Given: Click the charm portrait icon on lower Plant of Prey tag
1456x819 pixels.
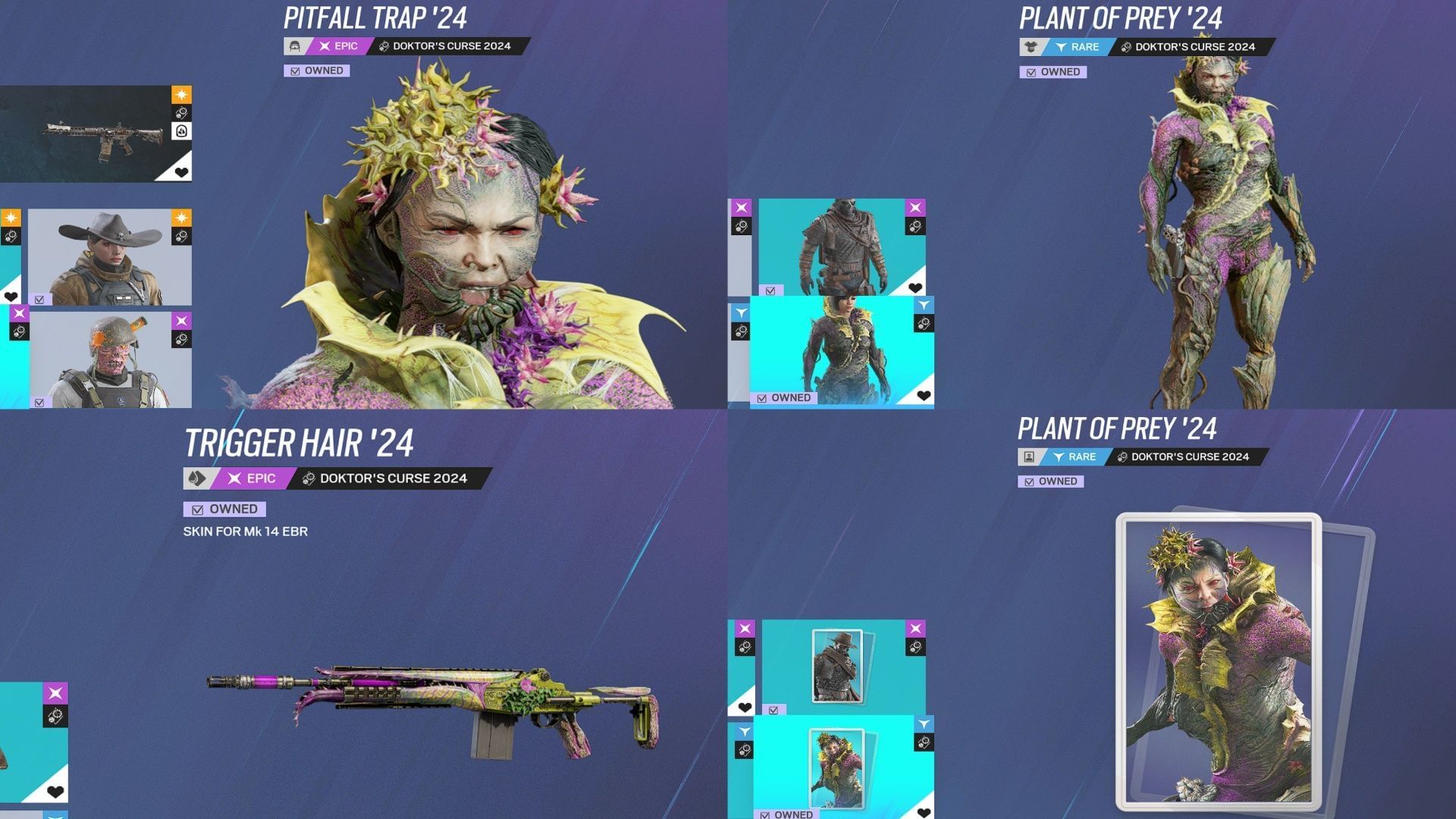Looking at the screenshot, I should [x=1029, y=457].
